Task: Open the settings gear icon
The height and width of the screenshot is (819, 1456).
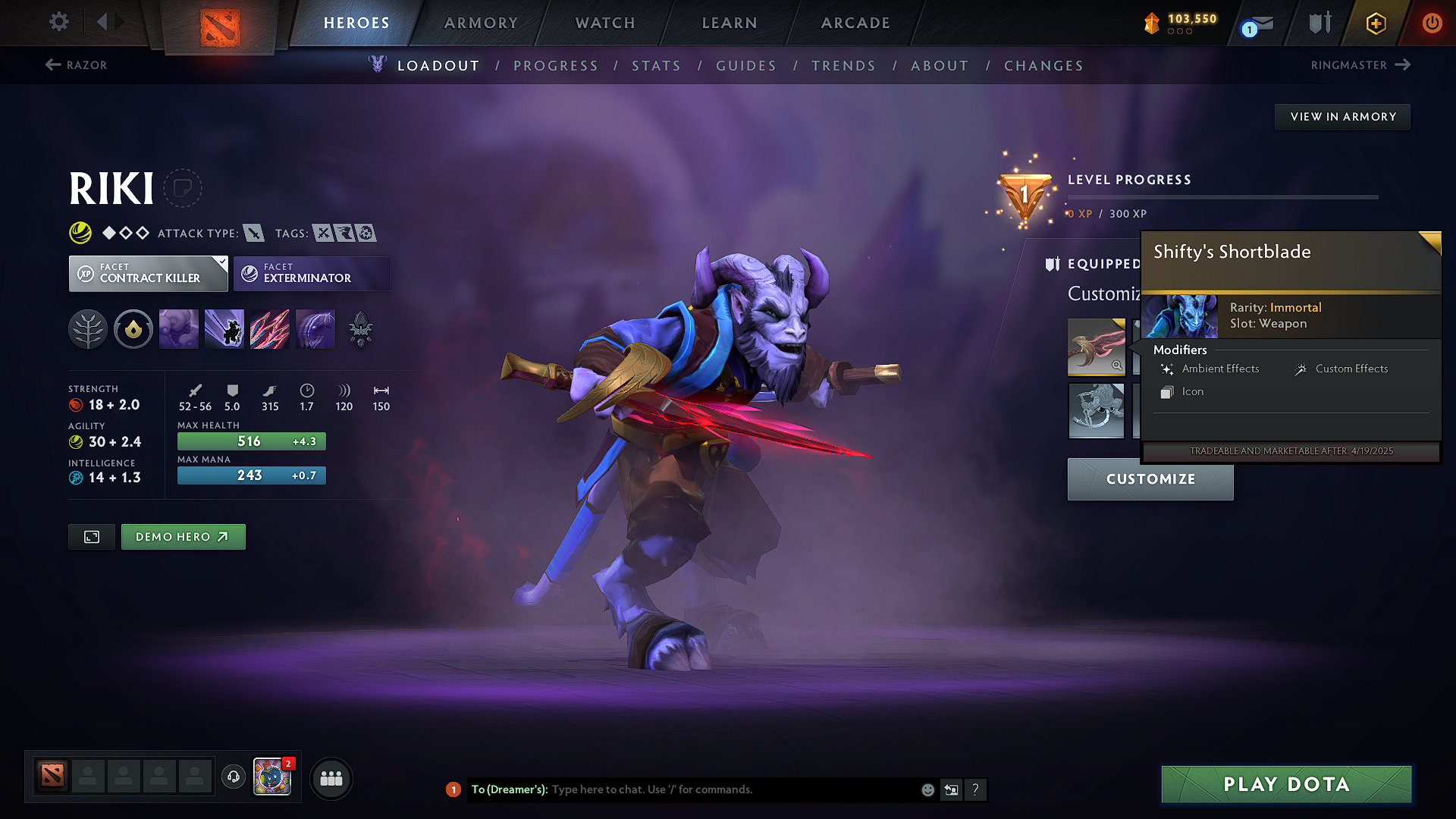Action: (58, 21)
